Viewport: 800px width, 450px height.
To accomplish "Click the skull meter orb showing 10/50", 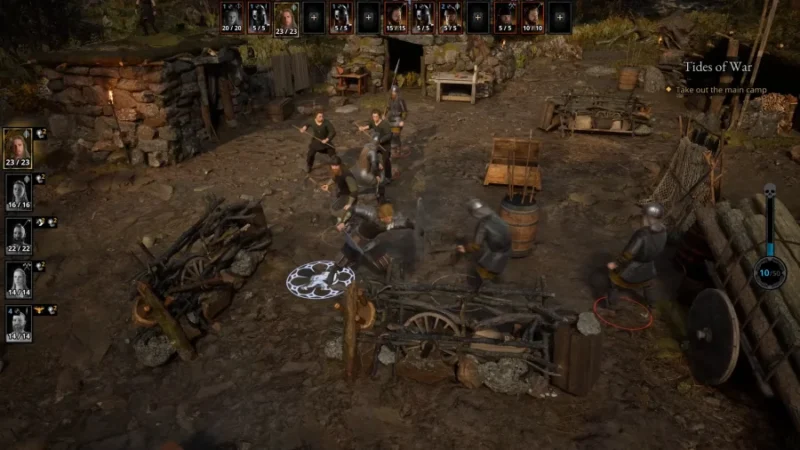I will [769, 272].
